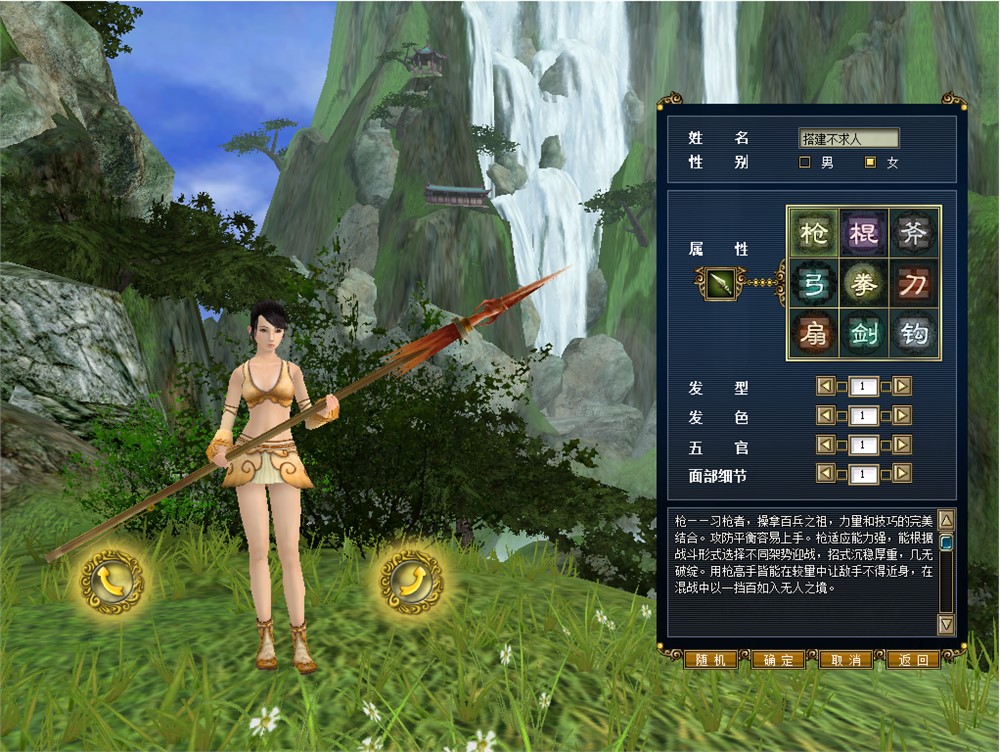Confirm character with the 确定 button

[777, 660]
